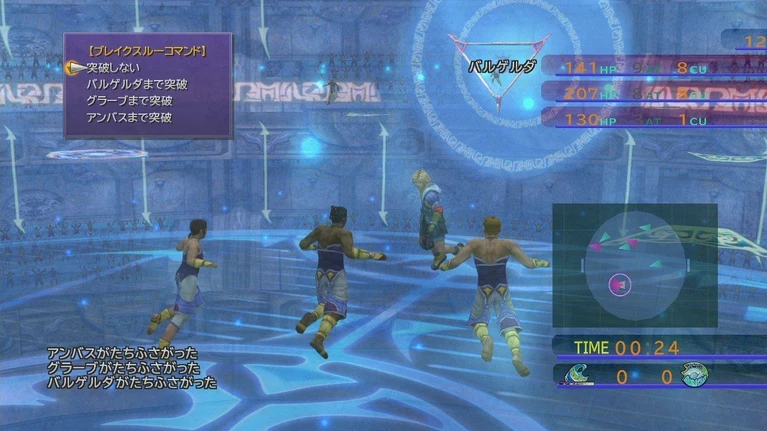Choose グラーブまで突破
Image resolution: width=767 pixels, height=431 pixels.
[x=129, y=100]
